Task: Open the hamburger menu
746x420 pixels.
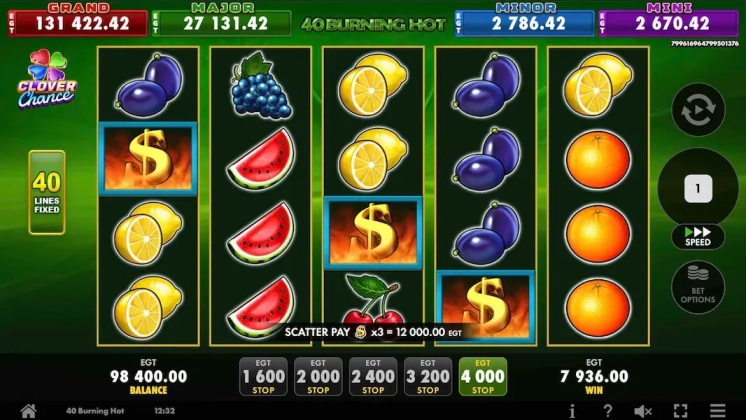Action: [718, 410]
